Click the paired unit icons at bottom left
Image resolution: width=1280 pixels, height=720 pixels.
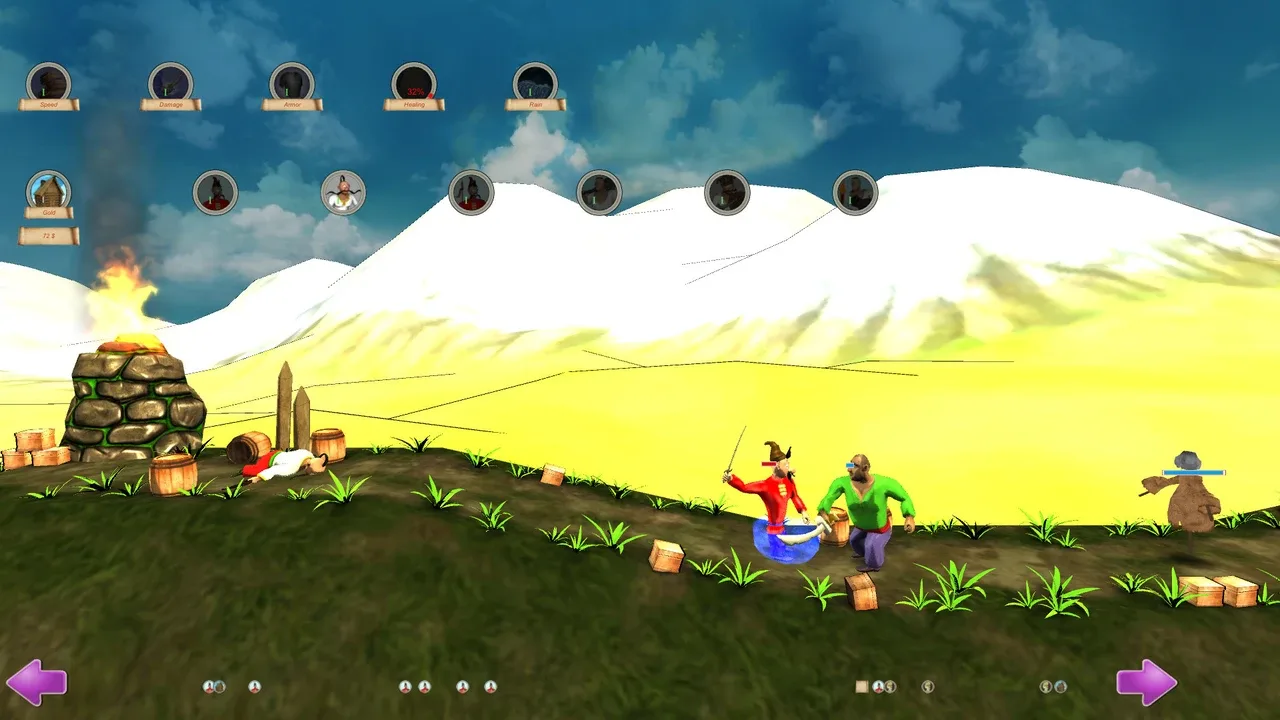click(x=212, y=686)
